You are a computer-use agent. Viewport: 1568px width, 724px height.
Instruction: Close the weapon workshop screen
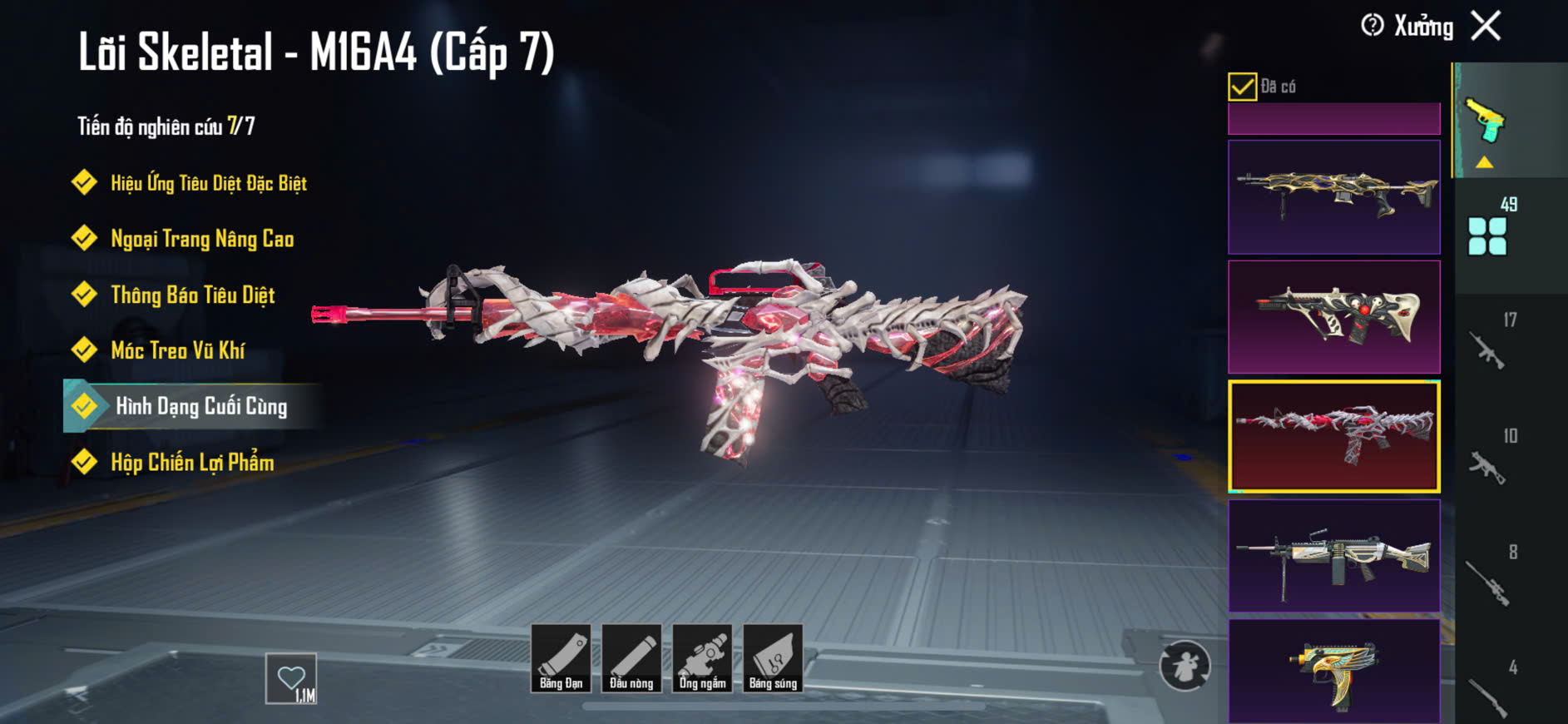click(1486, 26)
